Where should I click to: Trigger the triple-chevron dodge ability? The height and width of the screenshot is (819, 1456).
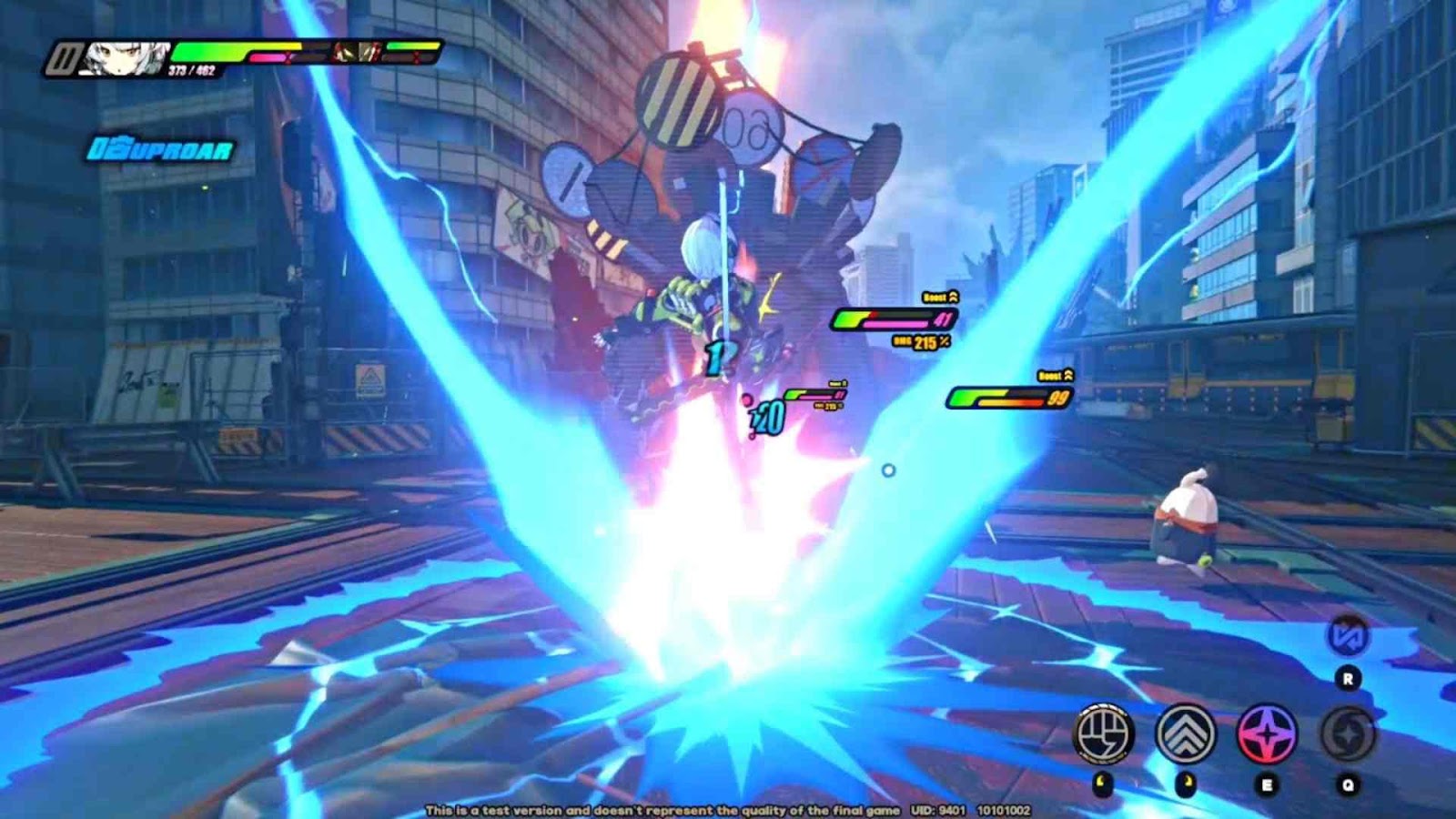tap(1186, 733)
